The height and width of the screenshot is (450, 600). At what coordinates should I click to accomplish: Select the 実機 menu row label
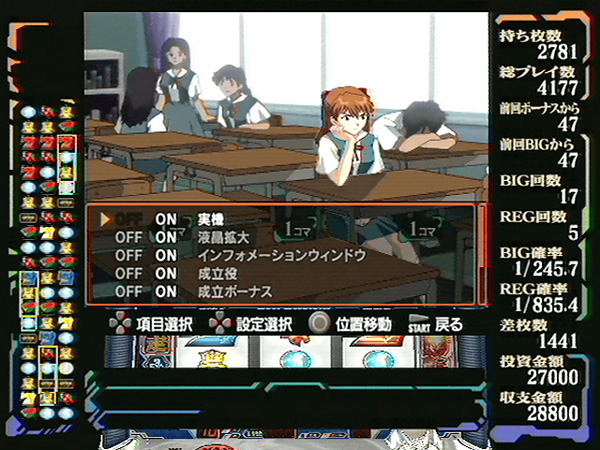point(209,218)
